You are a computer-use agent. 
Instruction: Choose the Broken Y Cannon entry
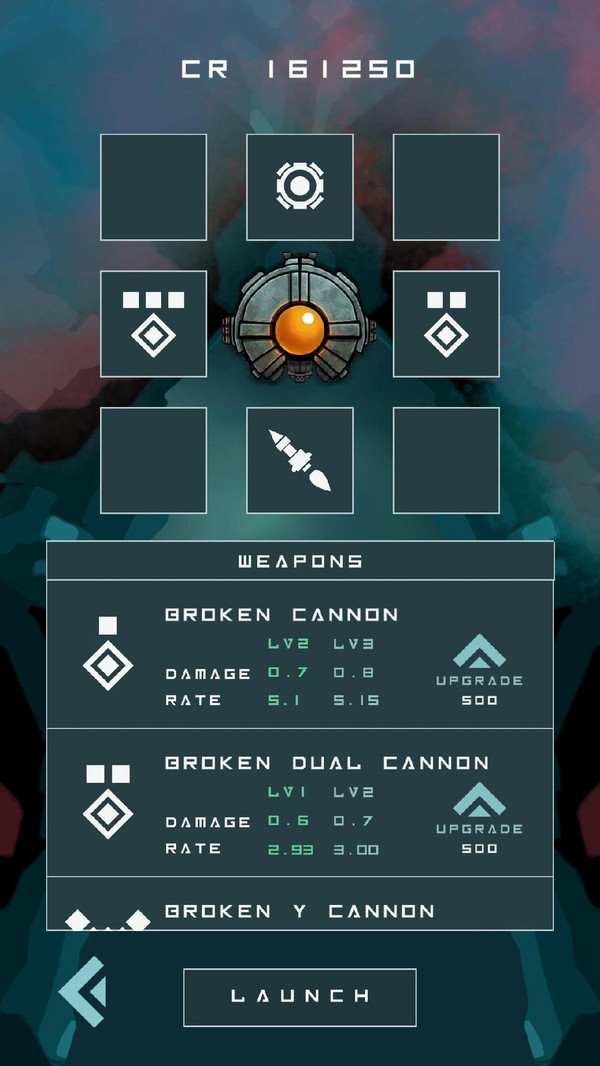tap(299, 911)
